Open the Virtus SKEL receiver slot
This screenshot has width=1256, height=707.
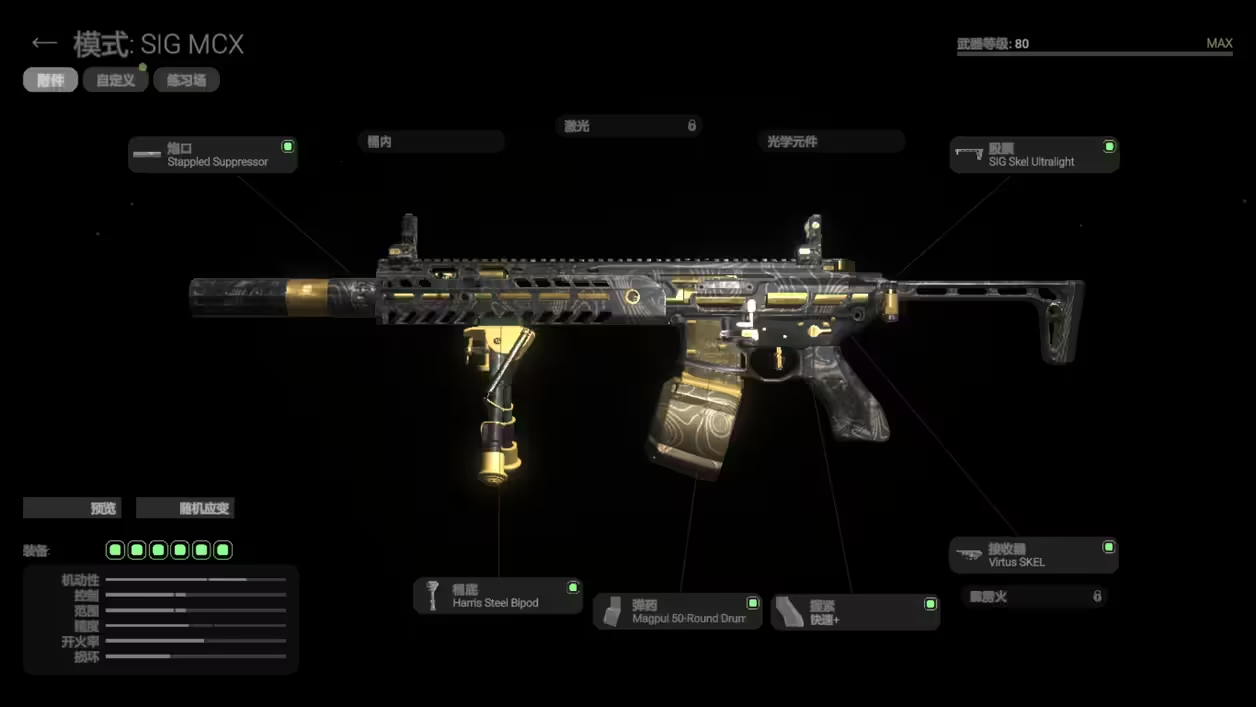[x=1033, y=555]
